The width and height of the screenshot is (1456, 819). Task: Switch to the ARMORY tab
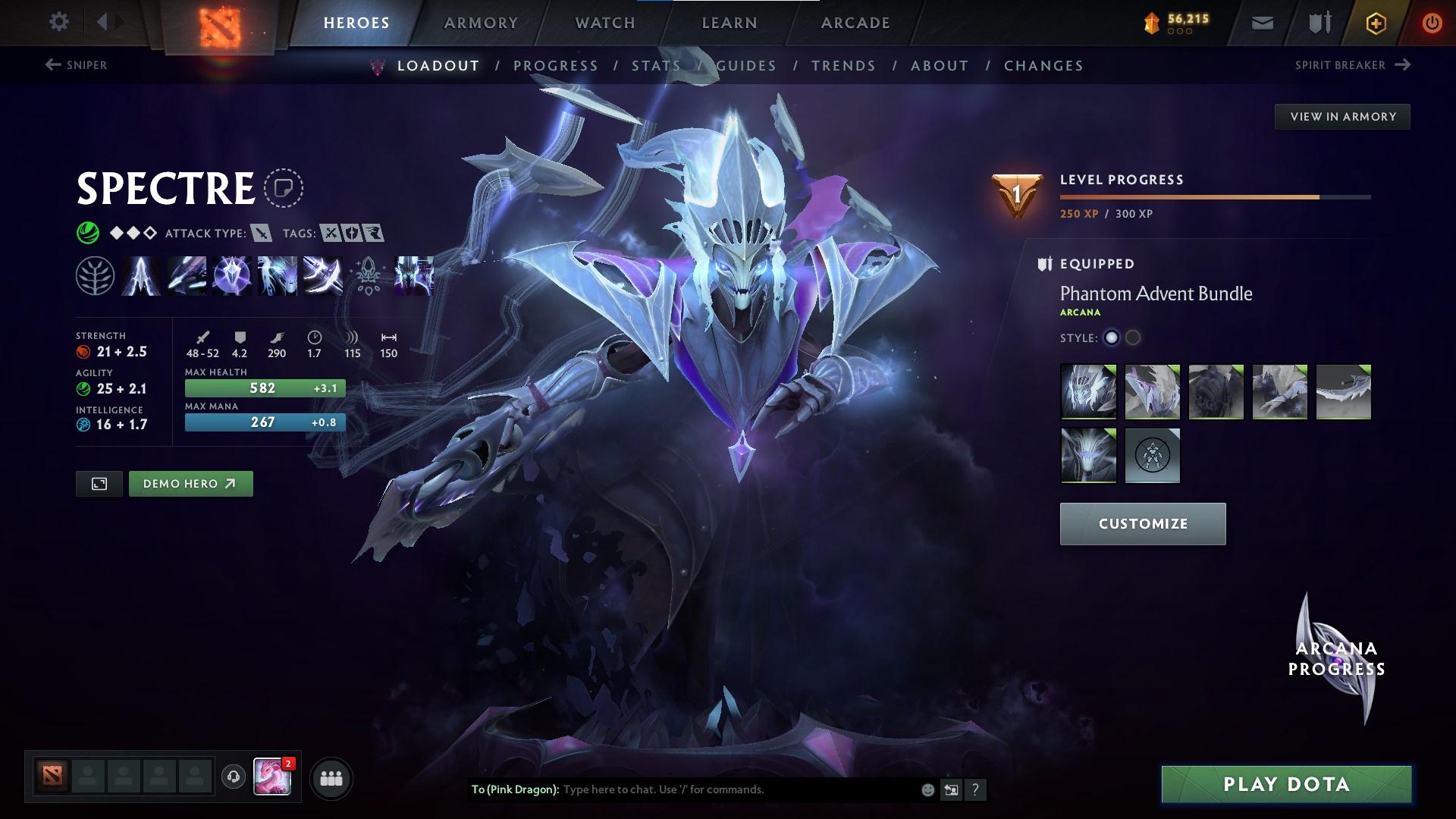tap(482, 23)
